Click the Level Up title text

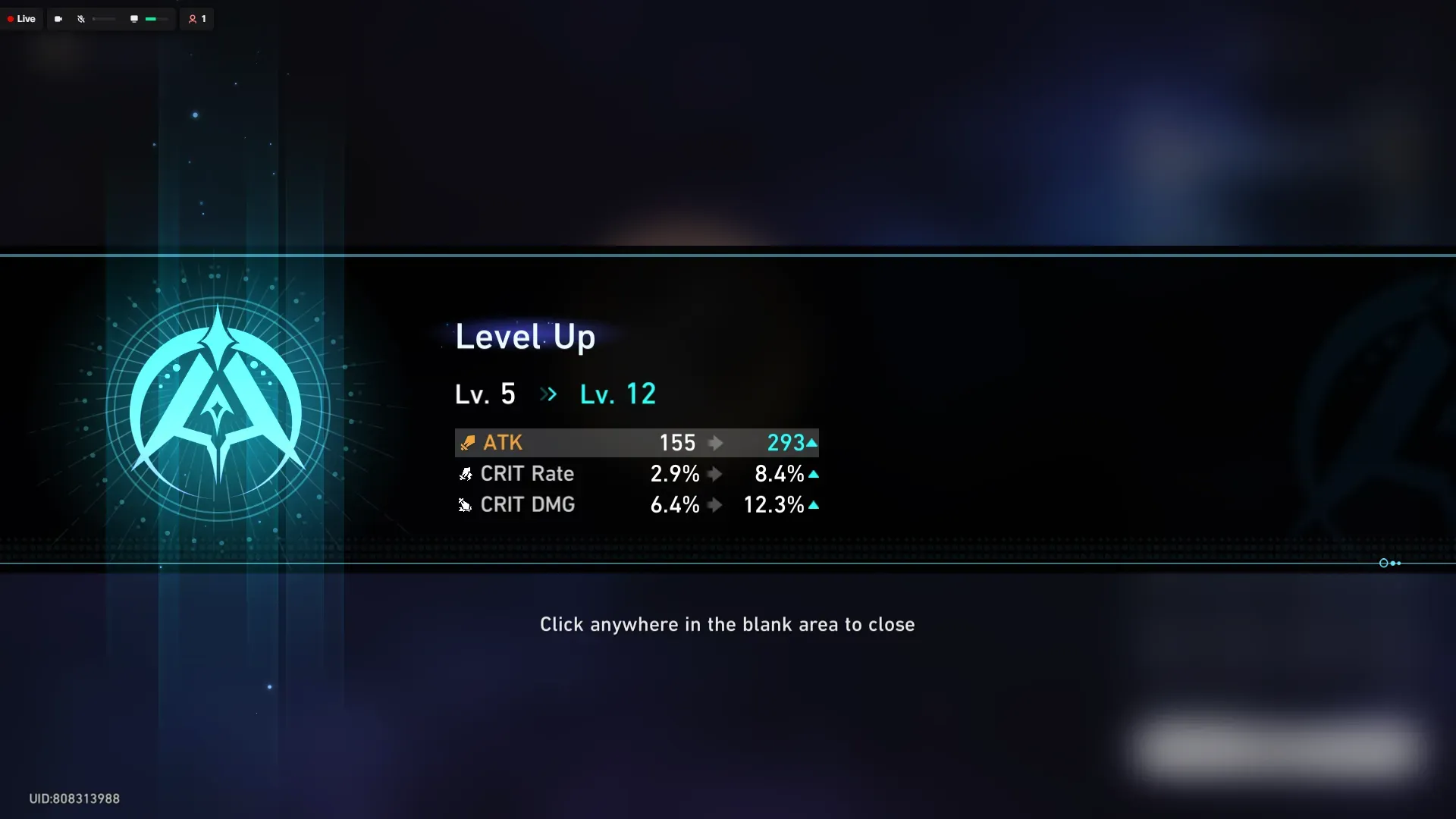tap(525, 337)
